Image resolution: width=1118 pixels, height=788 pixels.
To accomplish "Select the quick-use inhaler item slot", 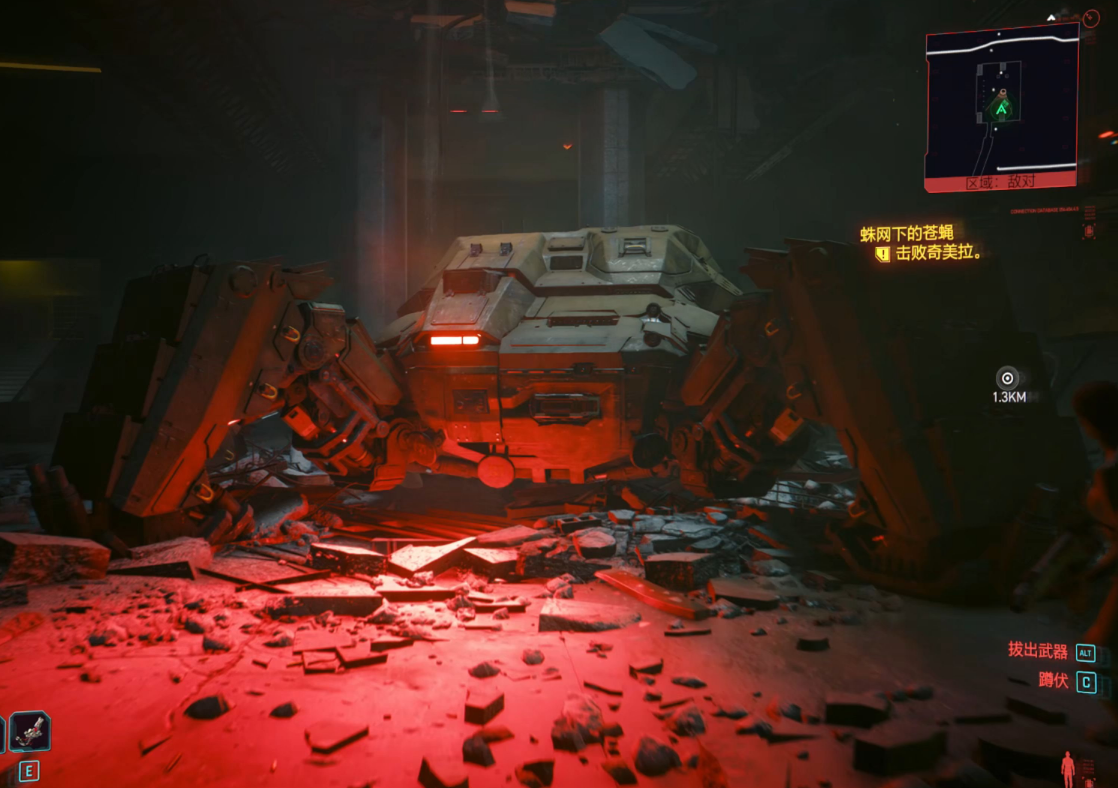I will click(x=29, y=732).
